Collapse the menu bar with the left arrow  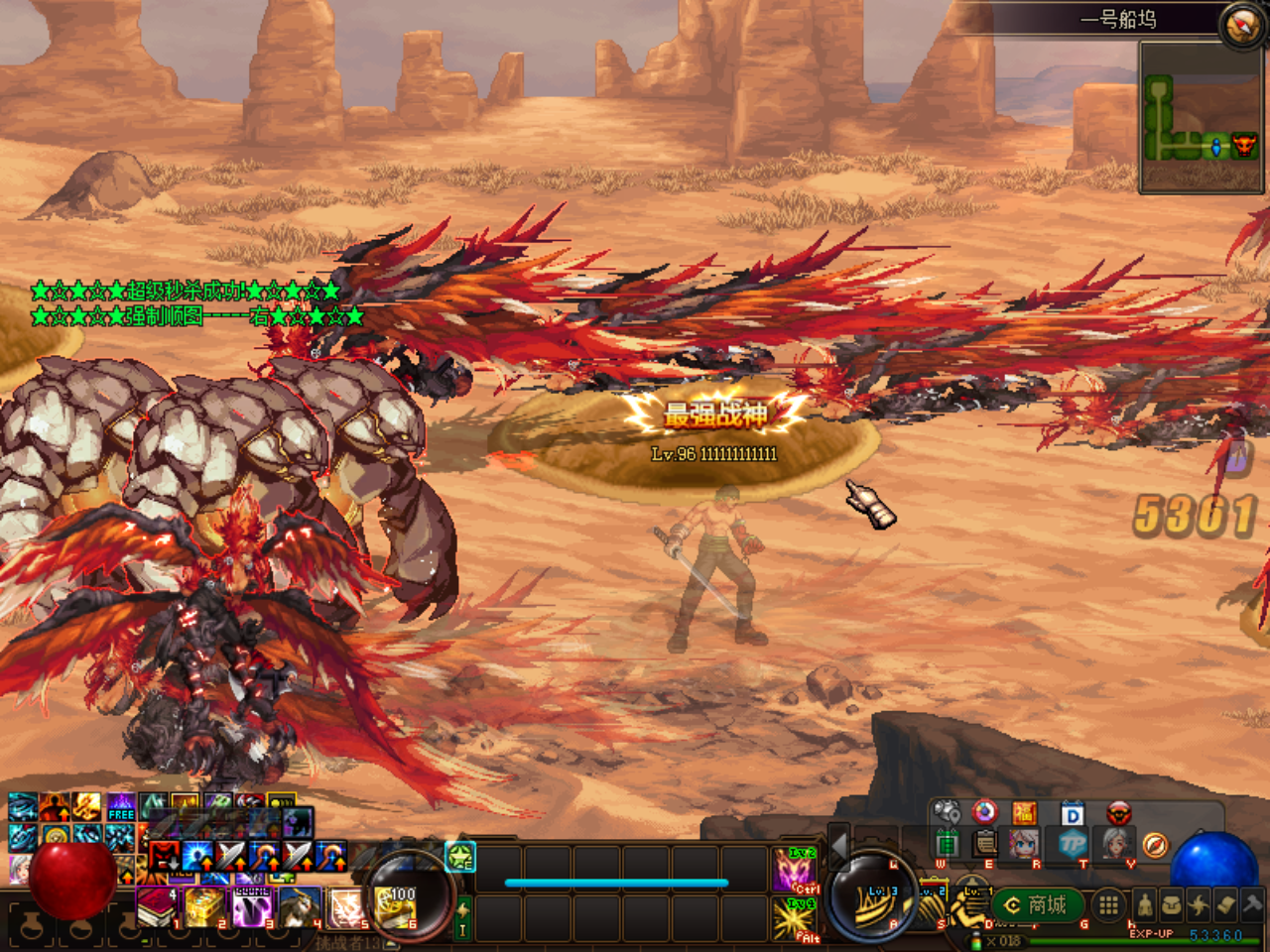tap(838, 846)
